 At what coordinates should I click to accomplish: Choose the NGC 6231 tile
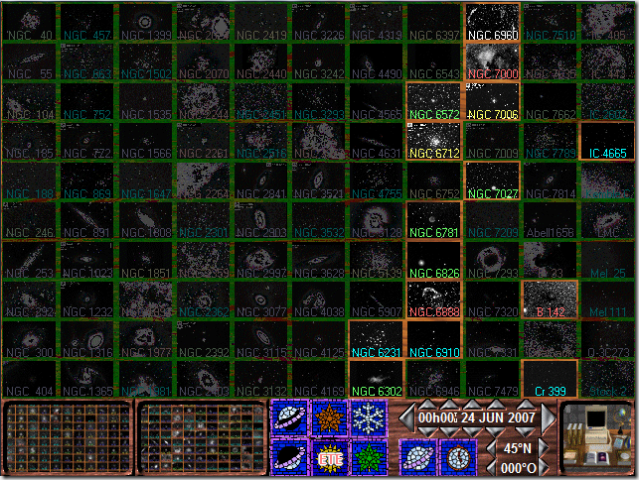pyautogui.click(x=376, y=339)
